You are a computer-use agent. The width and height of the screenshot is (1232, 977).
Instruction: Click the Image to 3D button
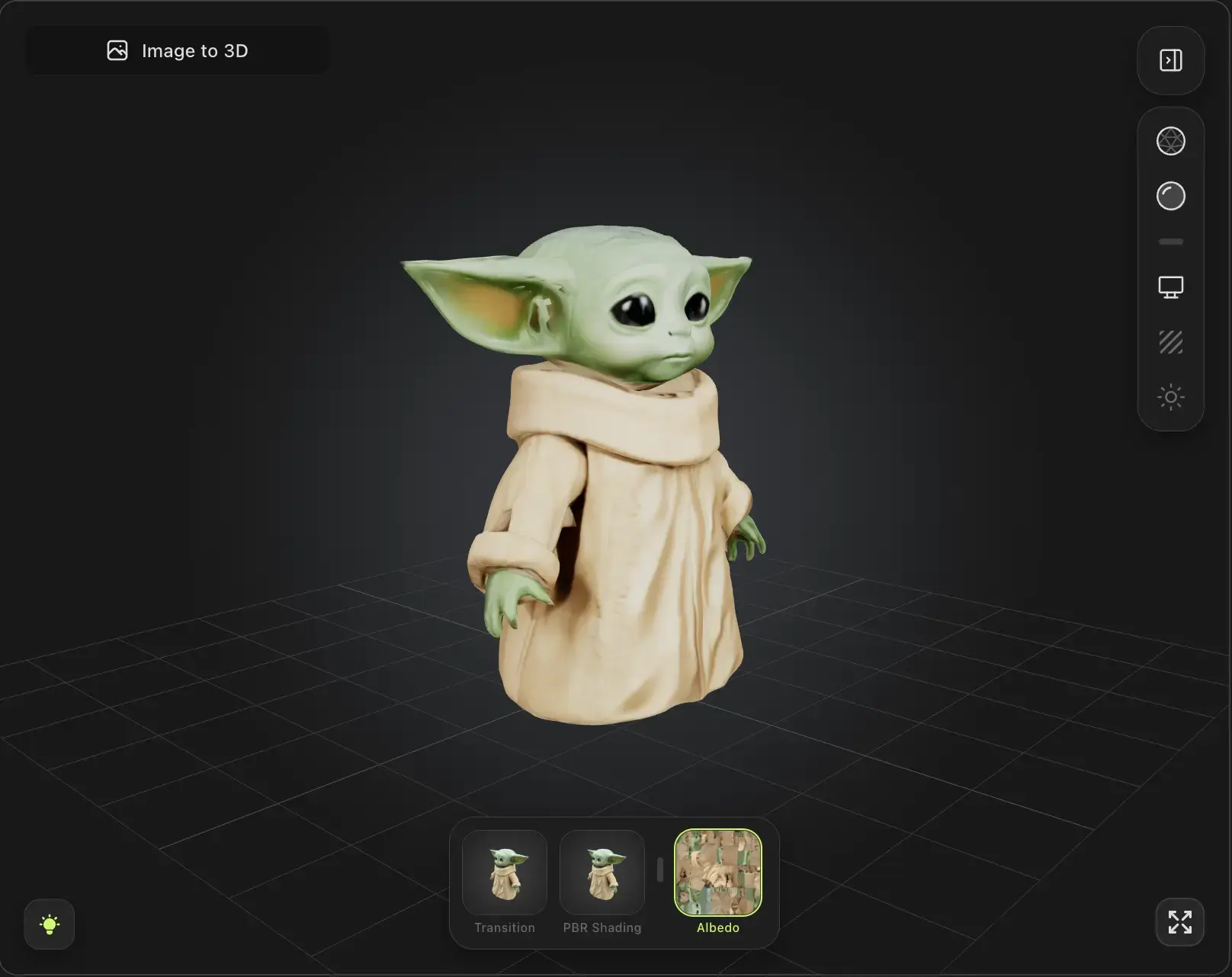[x=177, y=50]
